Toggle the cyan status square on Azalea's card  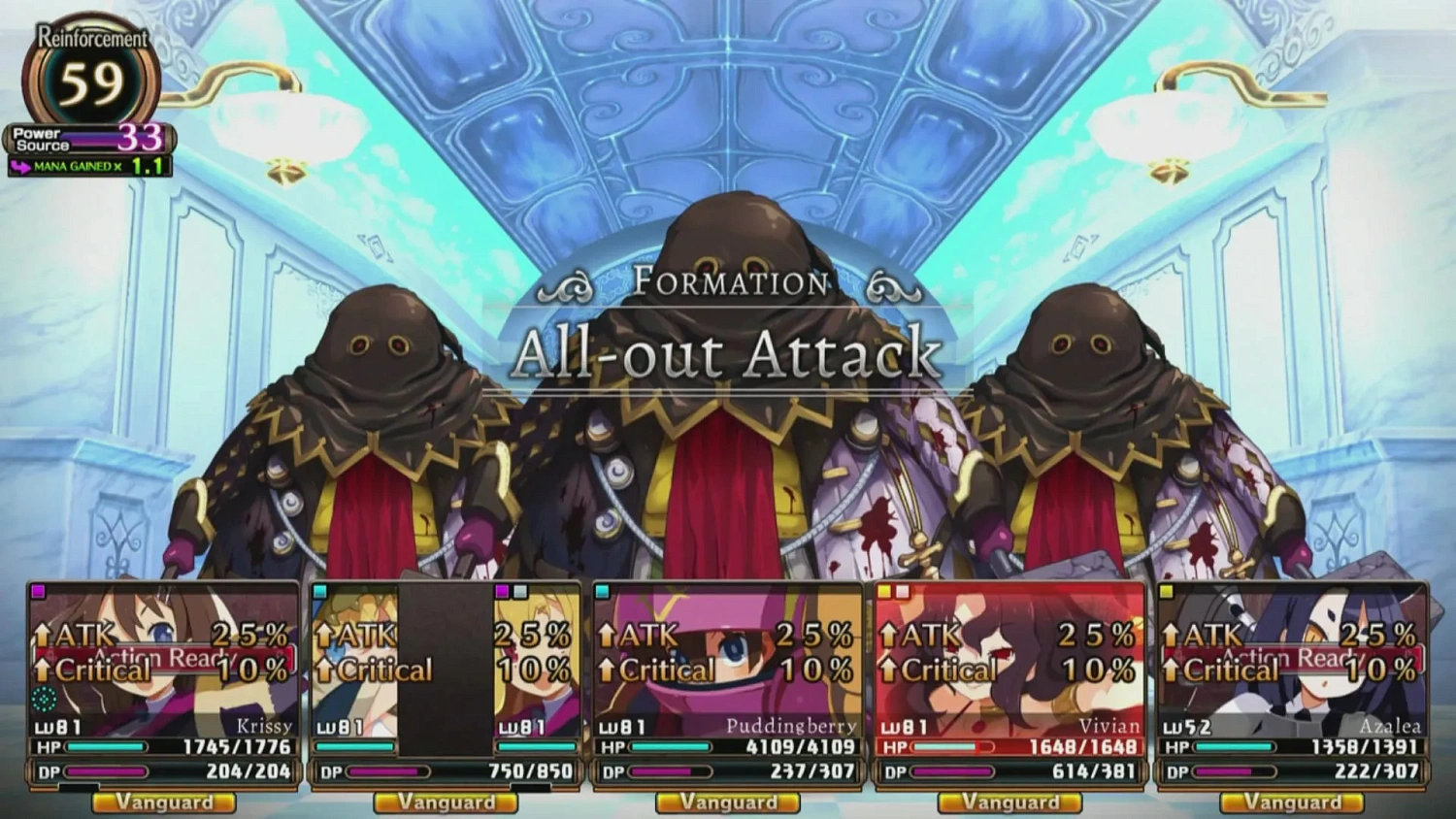click(1168, 589)
